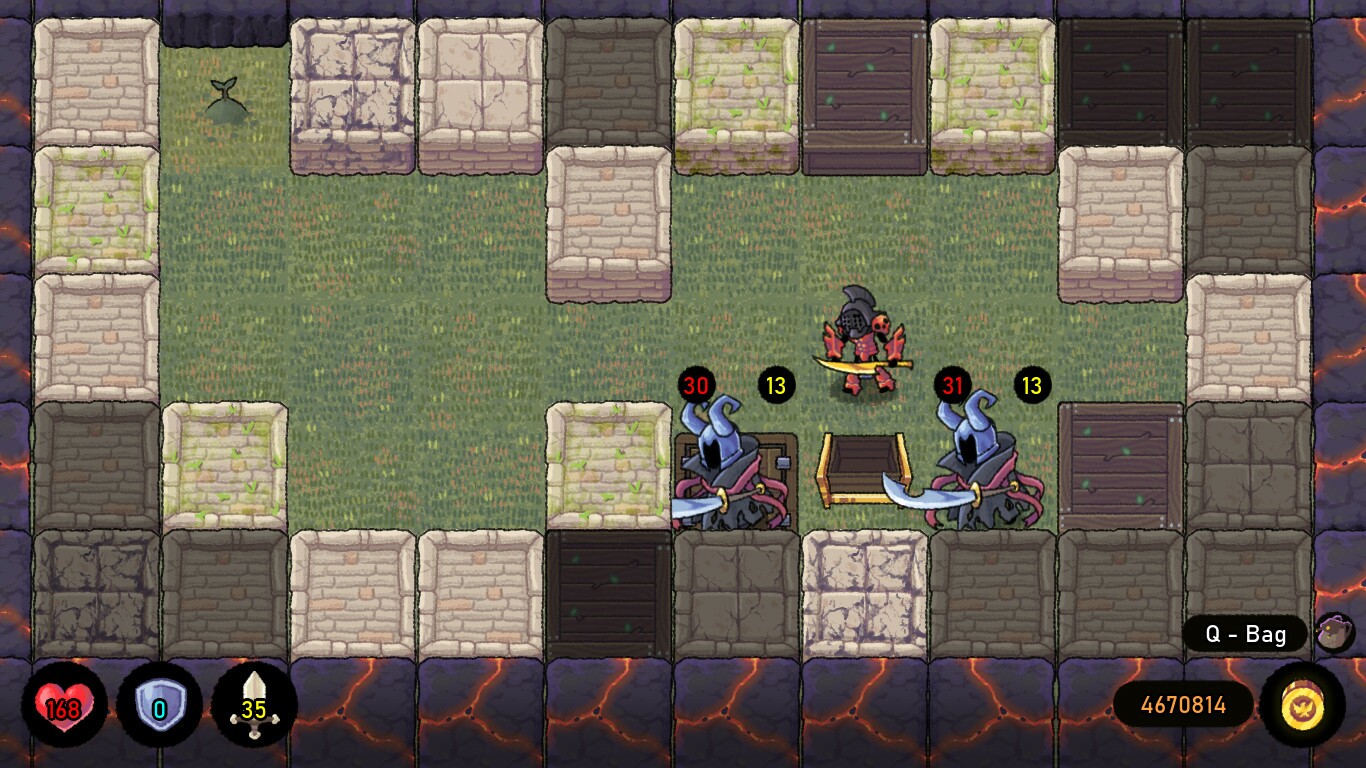Click the score counter 4670814
The image size is (1366, 768).
pos(1182,706)
